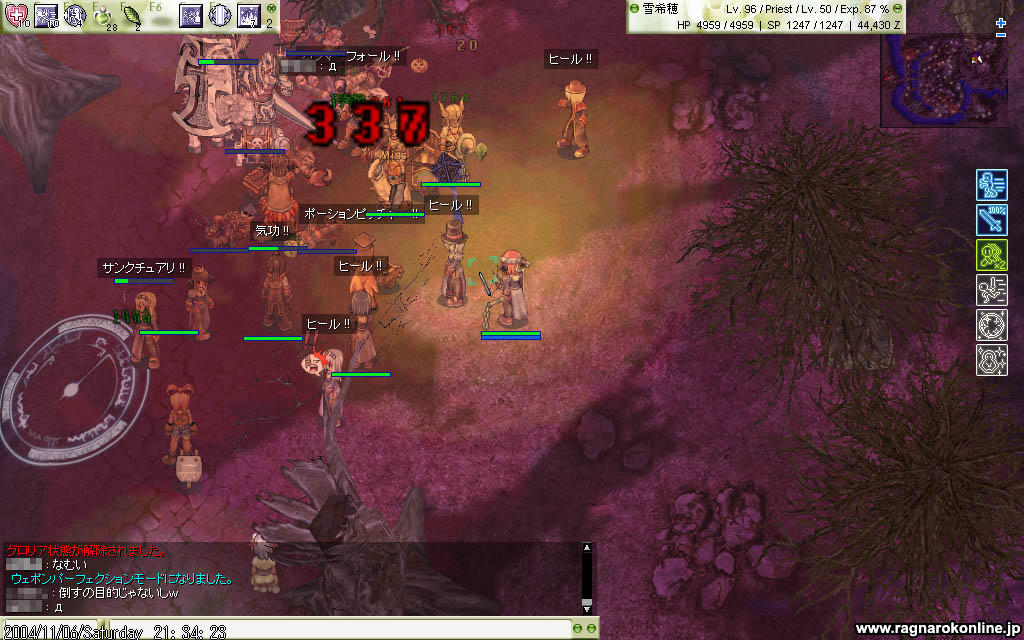This screenshot has width=1024, height=640.
Task: Click the Weapon Perfection 100% sword buff icon
Action: (991, 220)
